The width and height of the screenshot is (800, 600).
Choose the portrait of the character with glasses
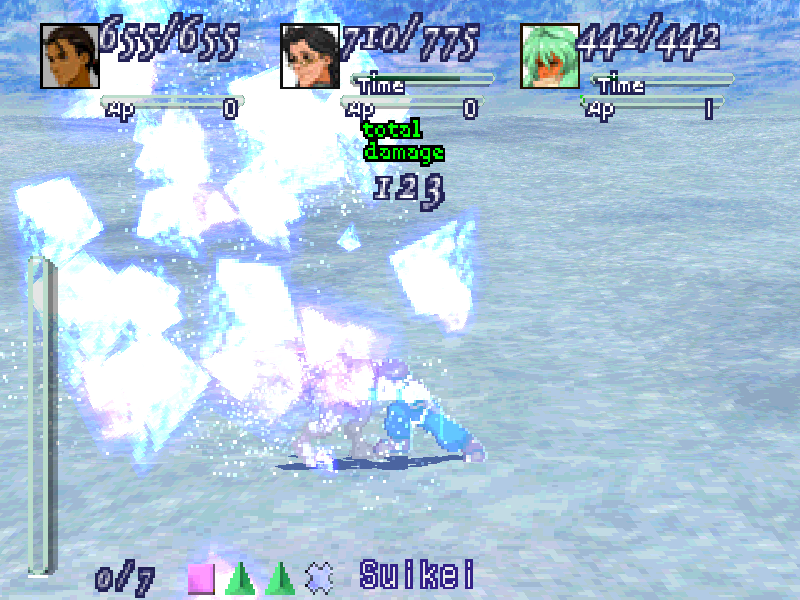pyautogui.click(x=310, y=55)
